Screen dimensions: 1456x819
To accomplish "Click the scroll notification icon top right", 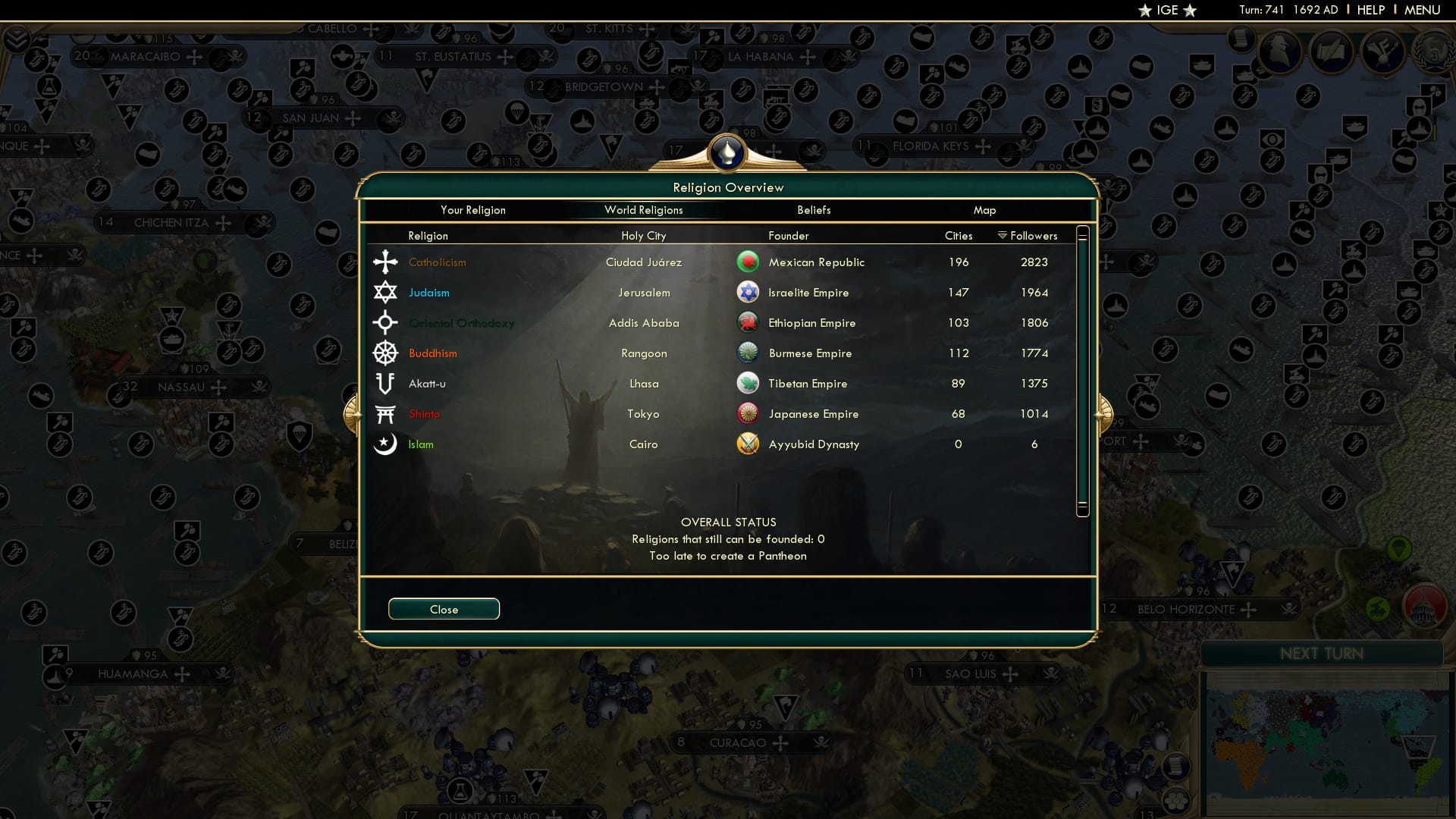I will tap(1242, 42).
